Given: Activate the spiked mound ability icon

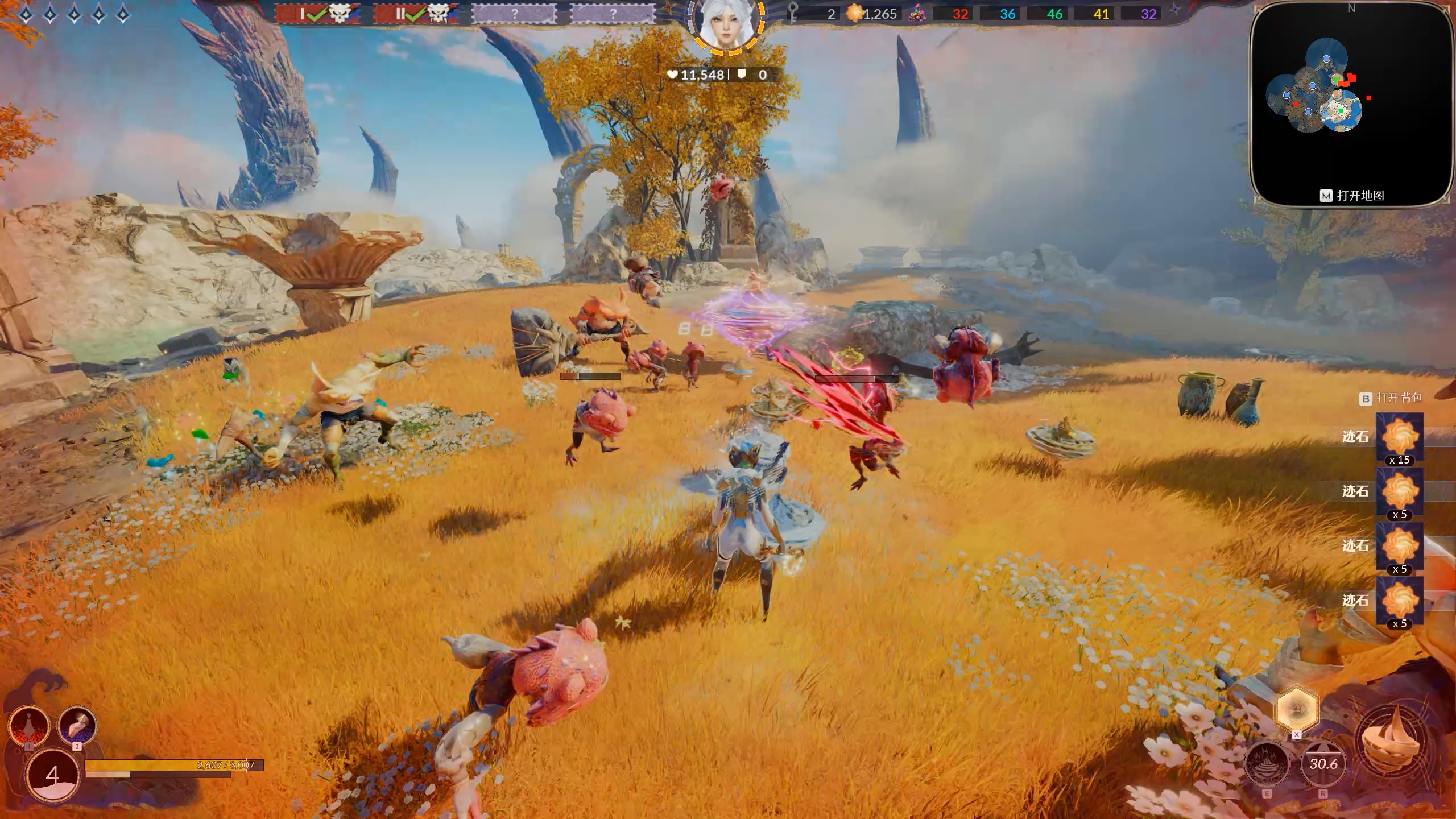Looking at the screenshot, I should point(1267,764).
